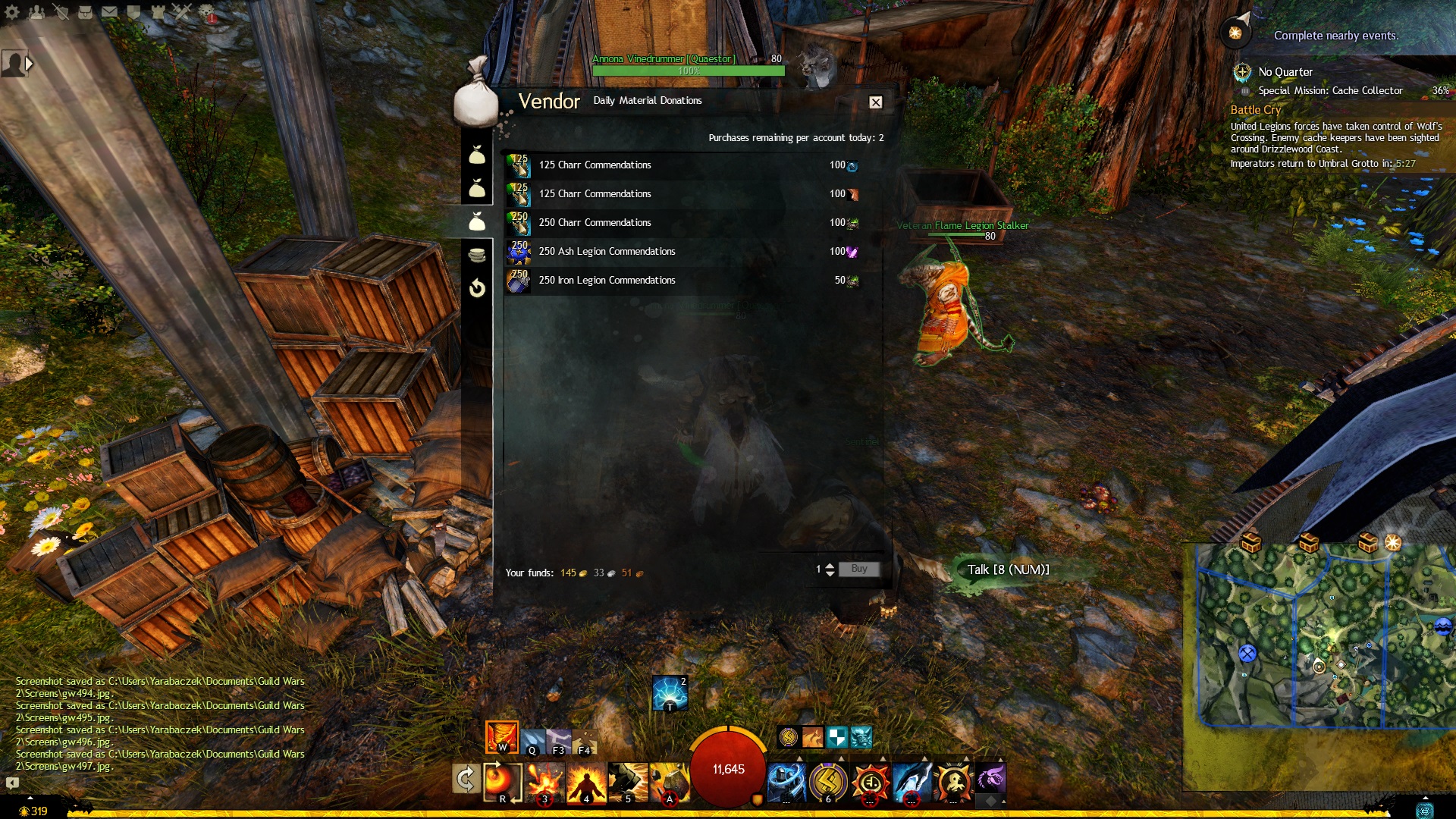Click the Buy button
Viewport: 1456px width, 819px height.
point(858,569)
